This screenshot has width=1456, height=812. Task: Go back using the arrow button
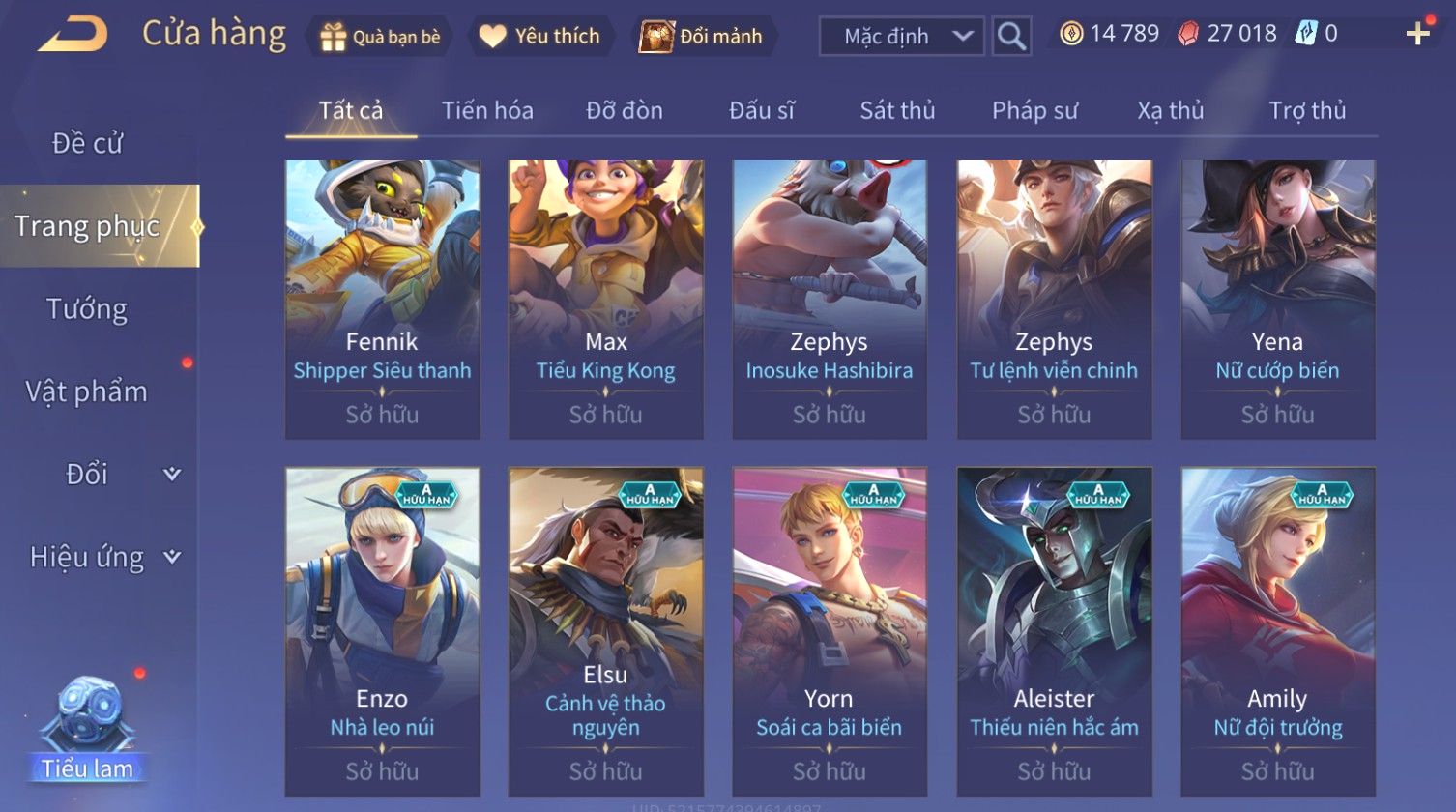73,35
